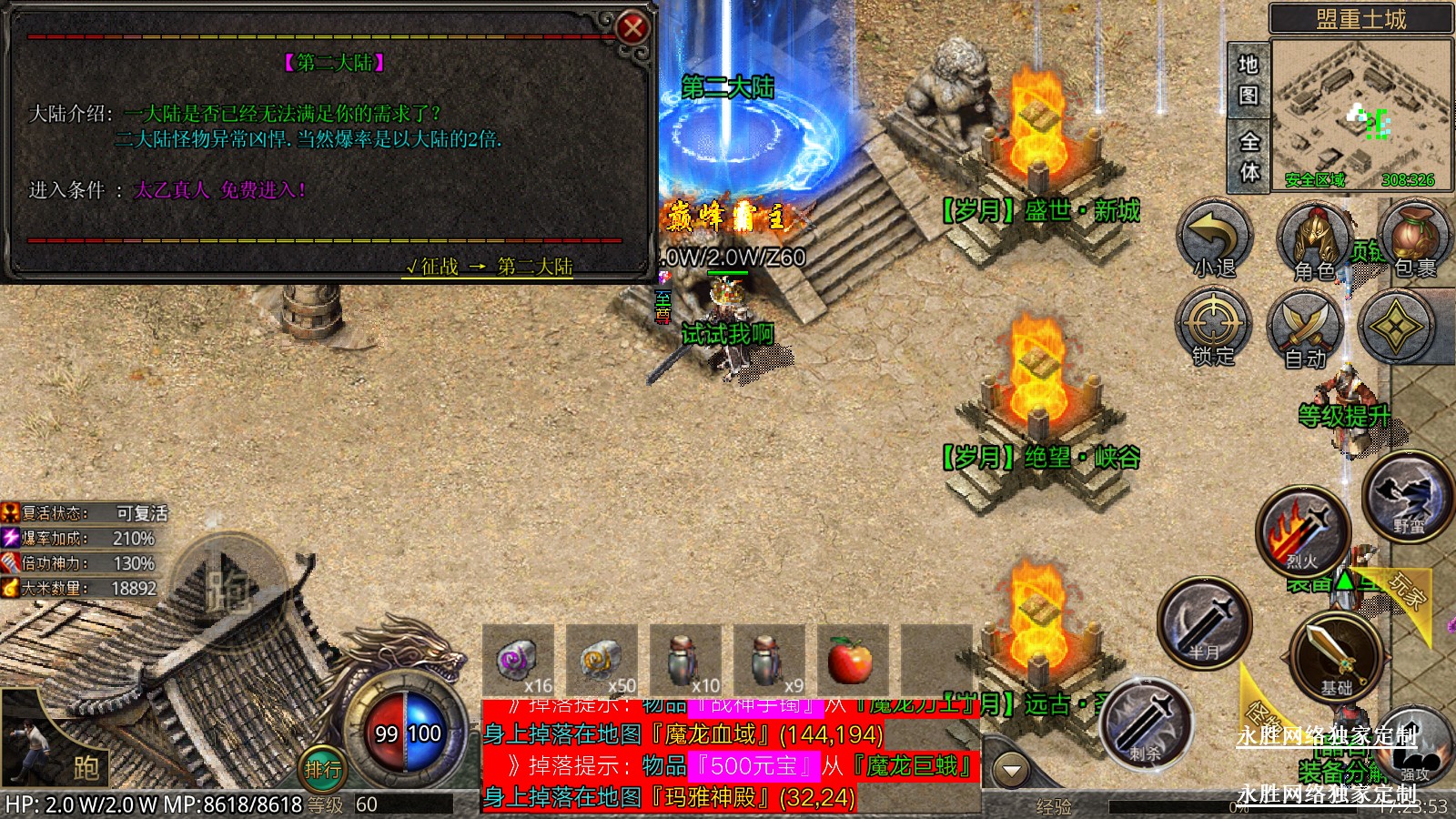
Task: Activate the 半月 half-moon skill
Action: (x=1204, y=622)
